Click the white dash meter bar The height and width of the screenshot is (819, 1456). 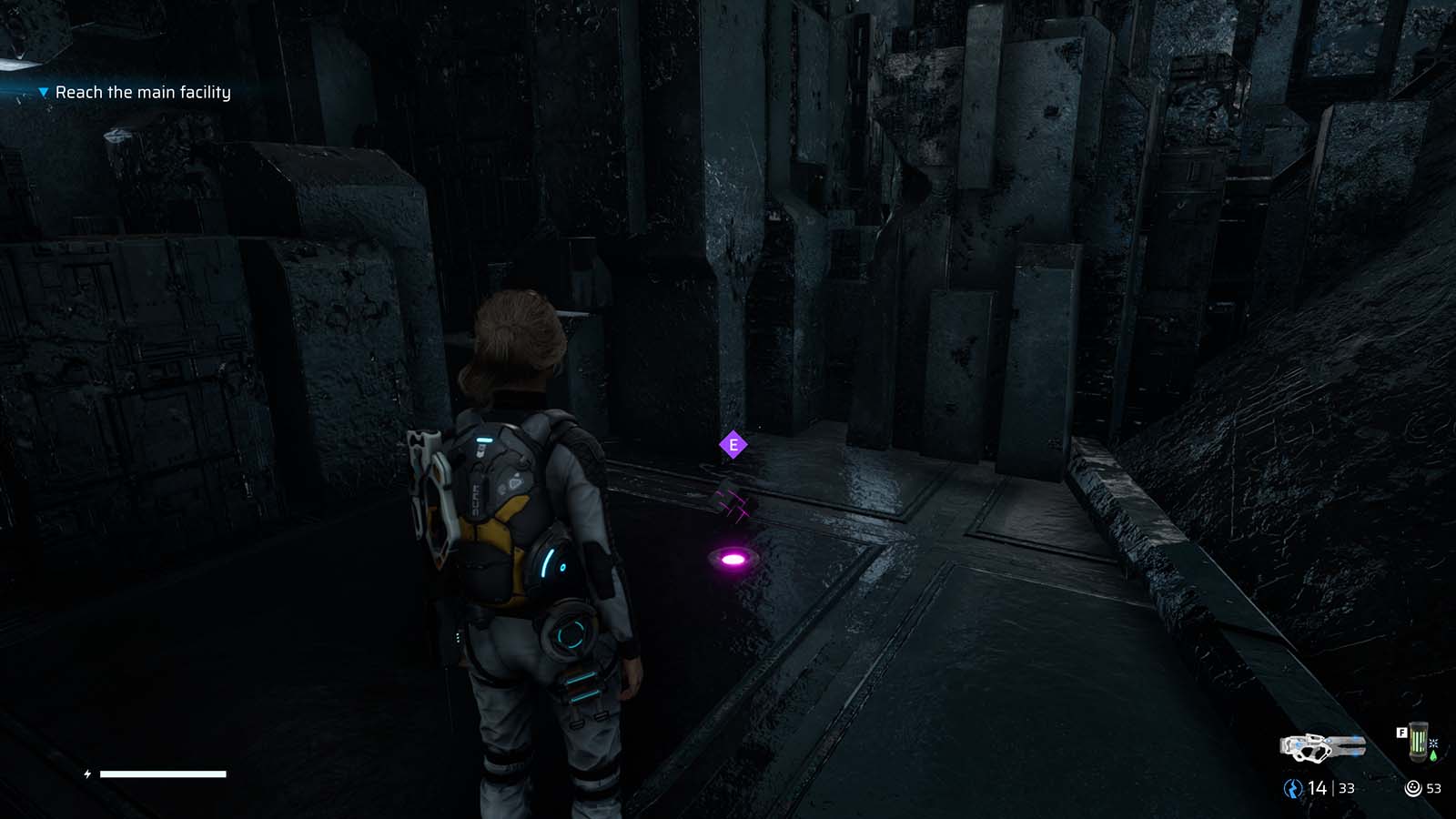tap(164, 774)
